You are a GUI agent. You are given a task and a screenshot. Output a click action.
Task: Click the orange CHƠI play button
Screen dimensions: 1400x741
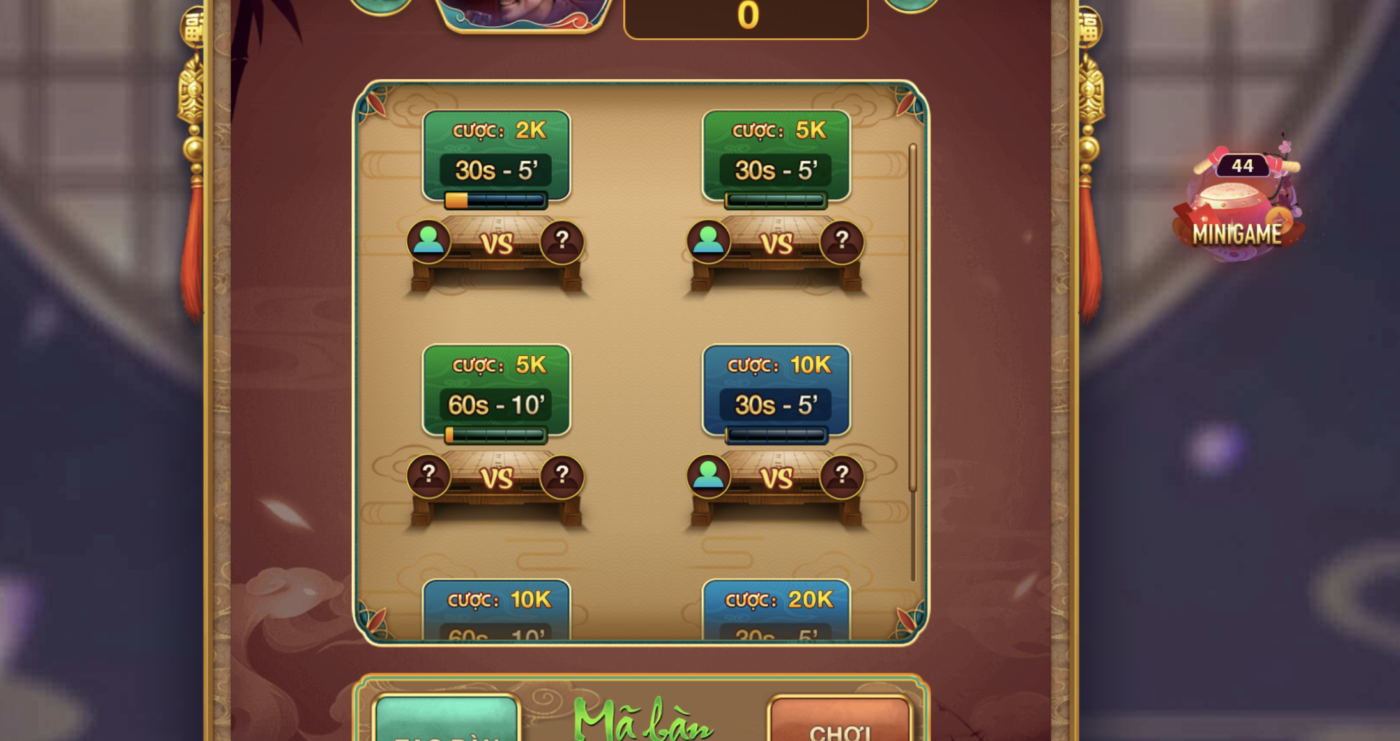[840, 722]
